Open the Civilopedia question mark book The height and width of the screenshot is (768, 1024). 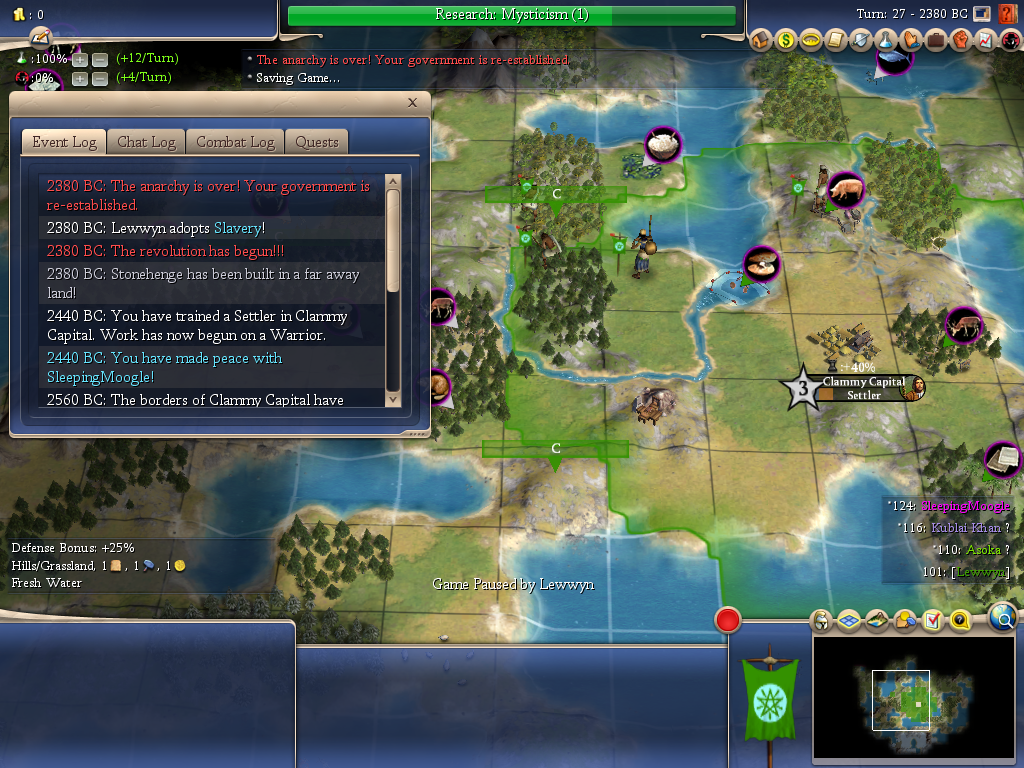[1008, 15]
